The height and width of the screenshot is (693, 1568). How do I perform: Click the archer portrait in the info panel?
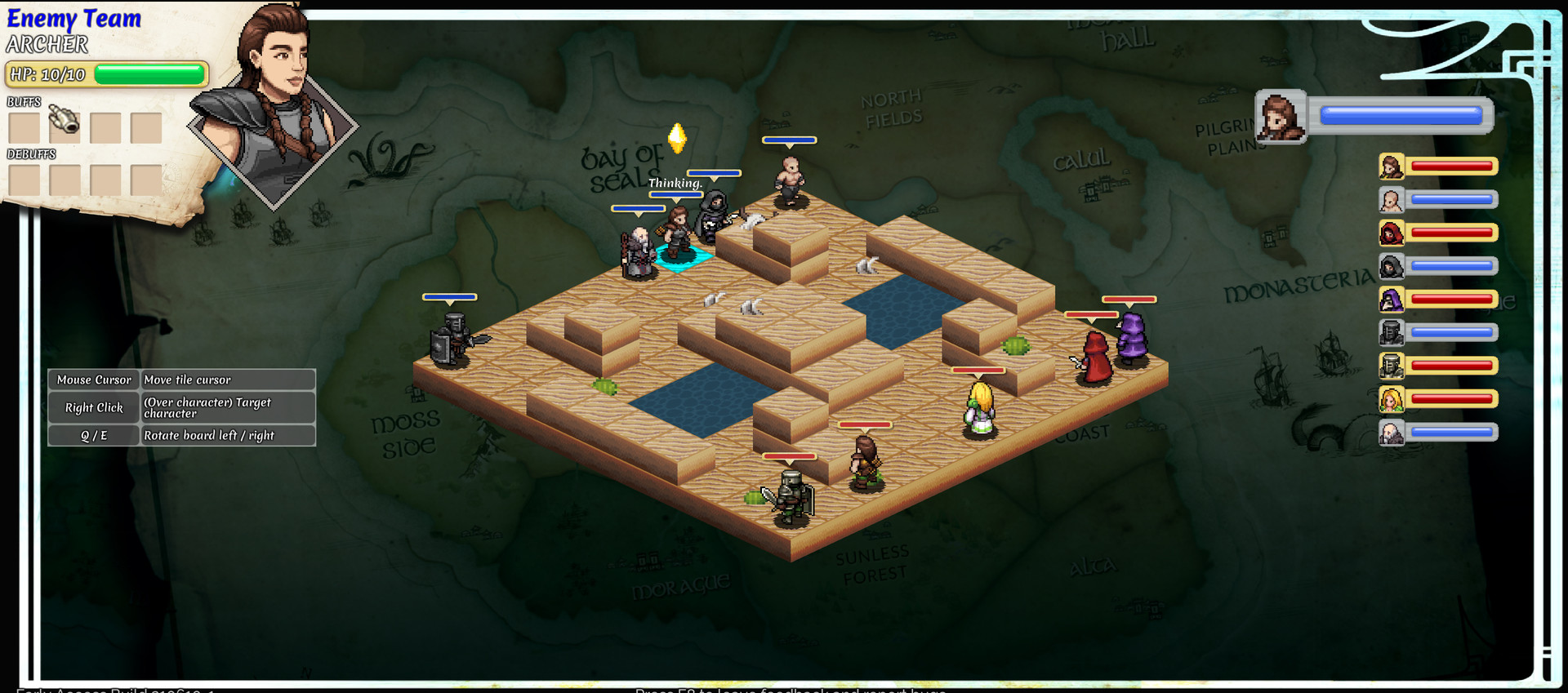click(274, 106)
